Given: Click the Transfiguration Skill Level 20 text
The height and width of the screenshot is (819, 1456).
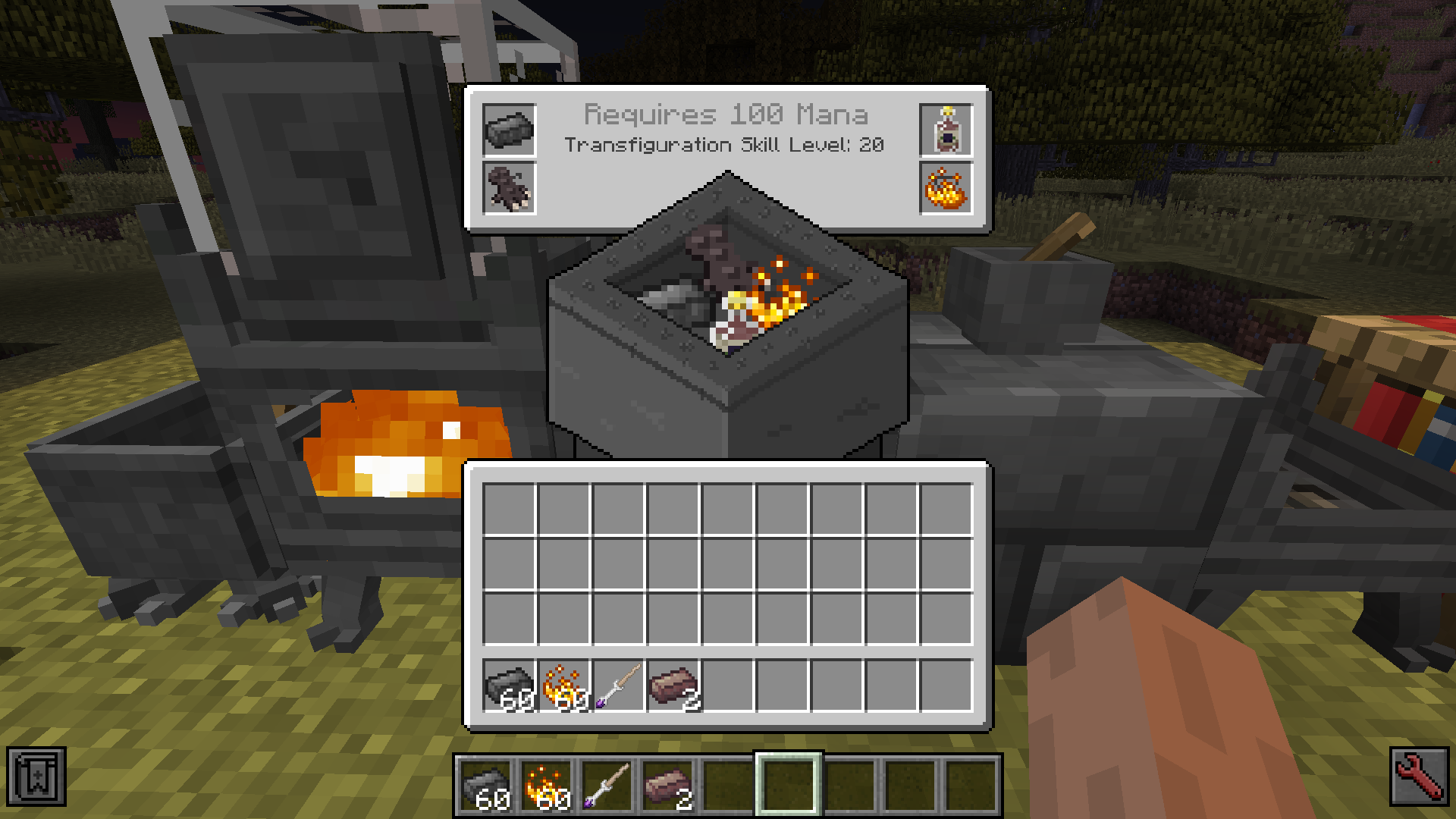Looking at the screenshot, I should 726,145.
